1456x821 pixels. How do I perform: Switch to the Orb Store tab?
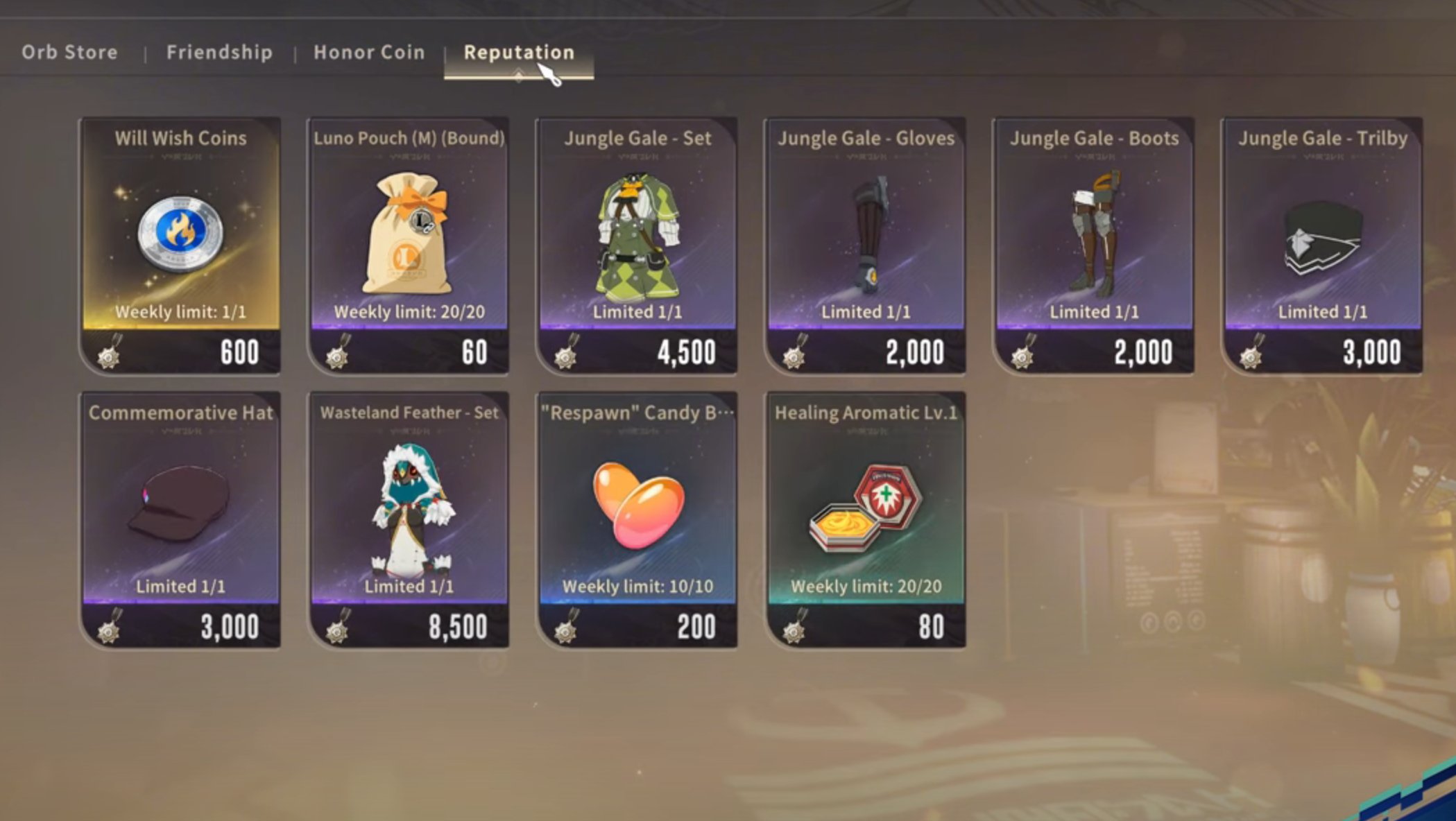click(69, 53)
